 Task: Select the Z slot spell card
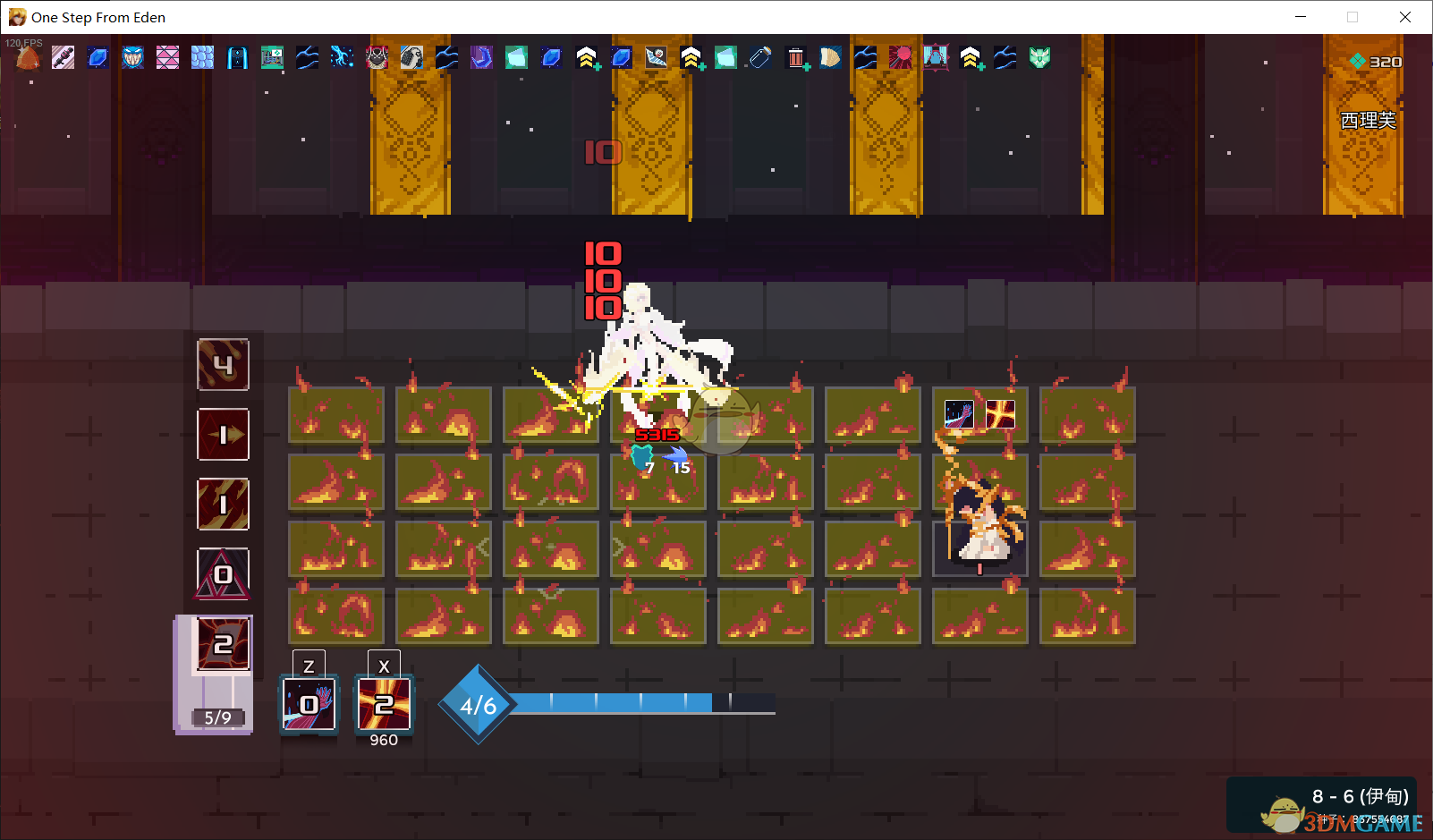pyautogui.click(x=309, y=704)
